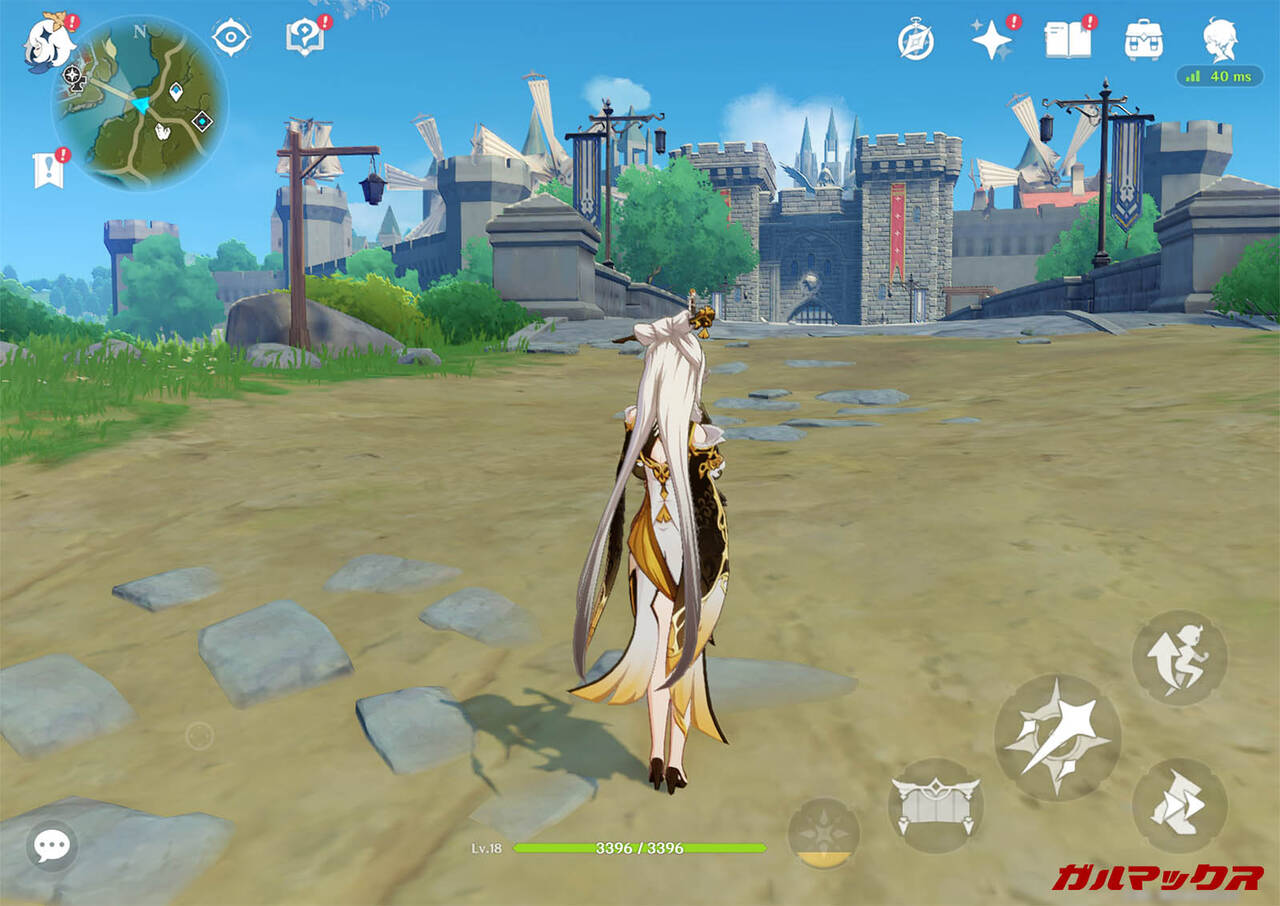Open the quest bookmark icon
The height and width of the screenshot is (906, 1280).
(x=48, y=170)
